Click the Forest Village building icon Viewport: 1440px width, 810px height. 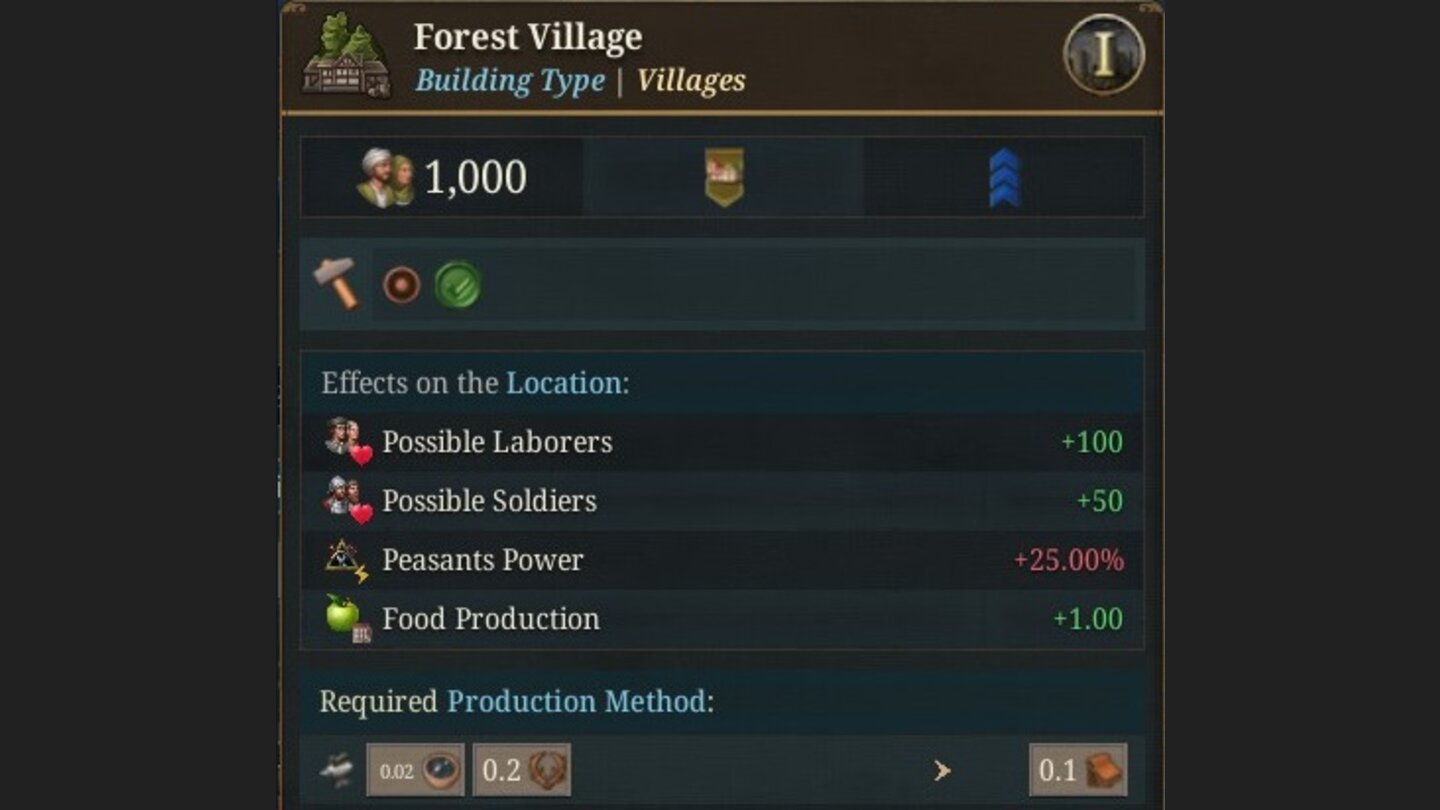click(x=344, y=55)
